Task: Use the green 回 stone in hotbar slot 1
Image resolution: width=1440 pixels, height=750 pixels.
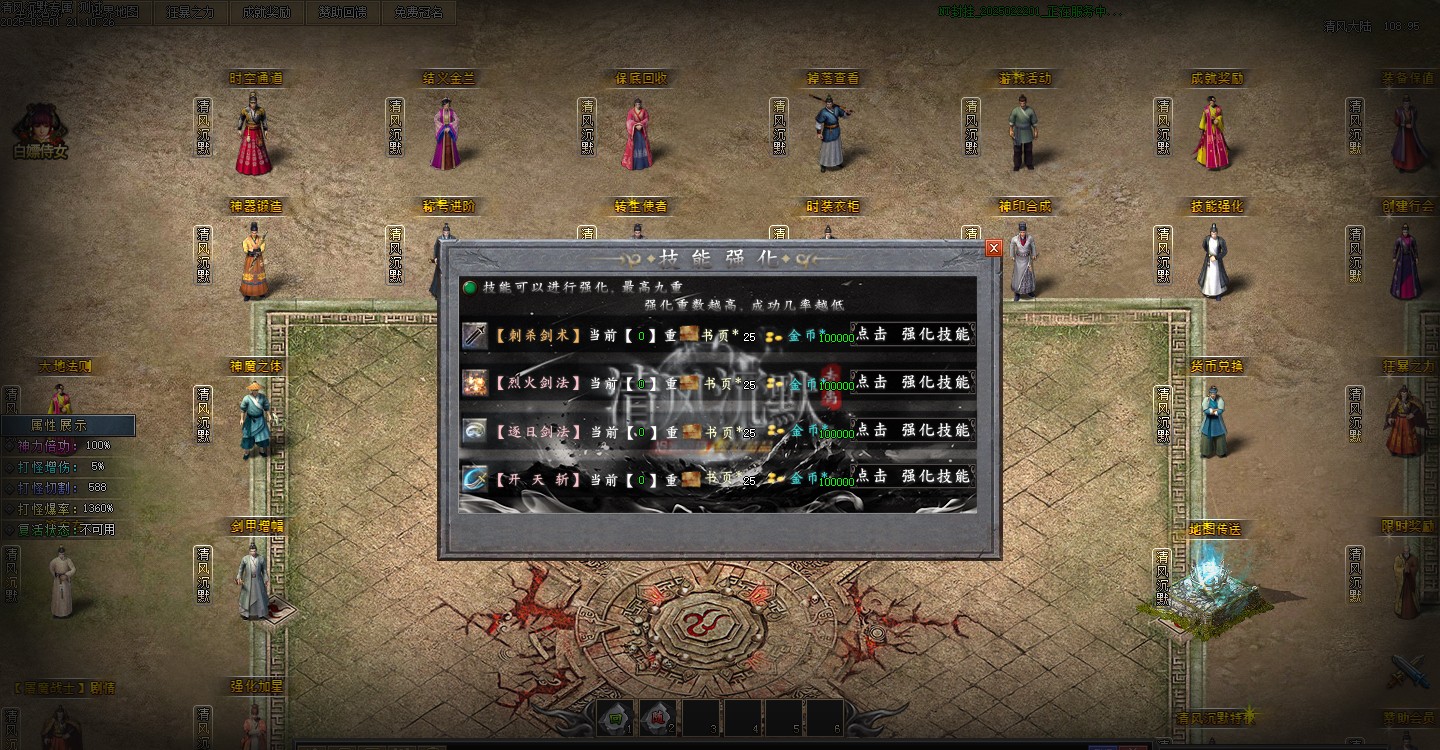Action: (x=616, y=716)
